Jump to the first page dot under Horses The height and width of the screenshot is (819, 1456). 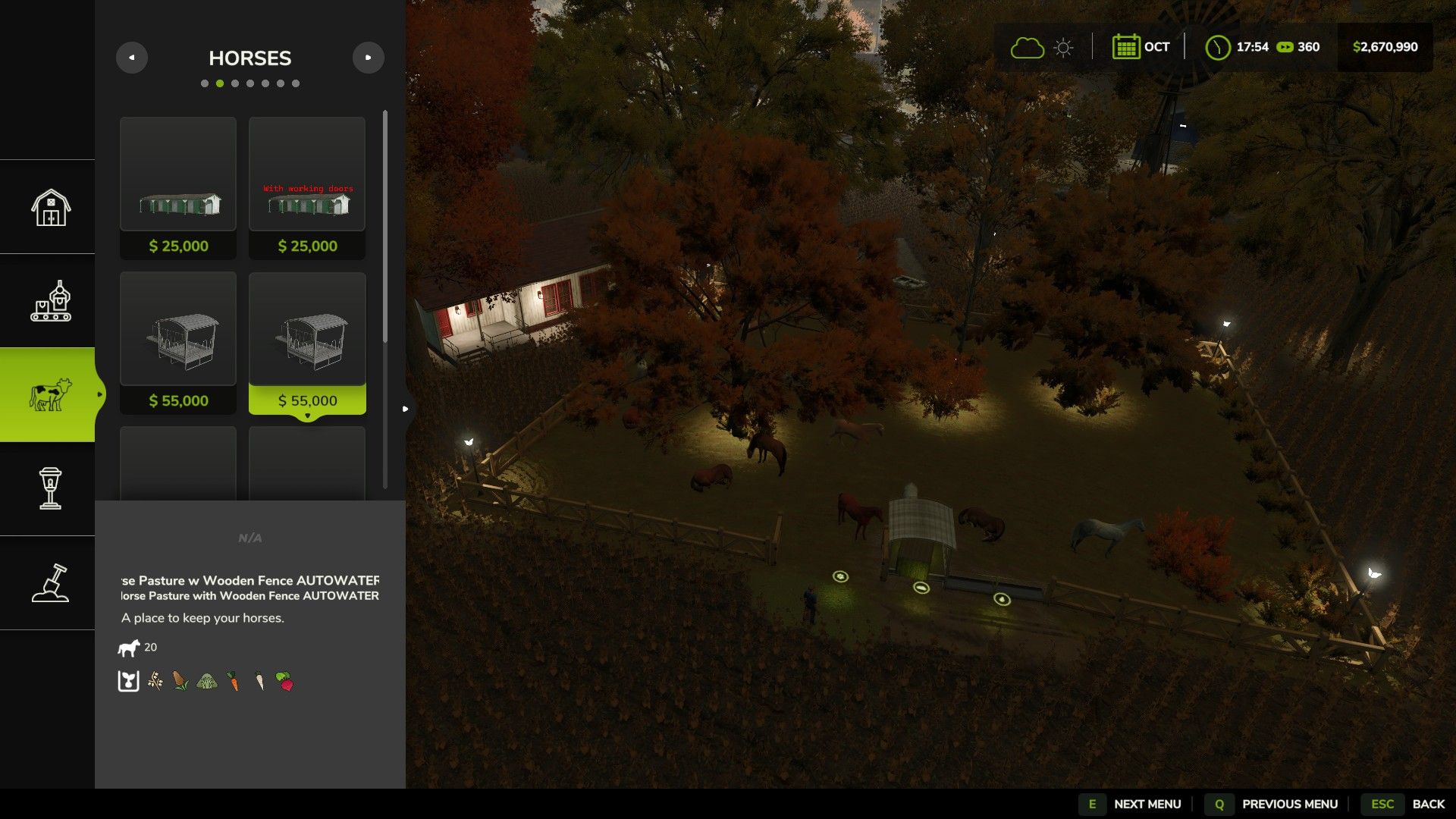(x=205, y=83)
